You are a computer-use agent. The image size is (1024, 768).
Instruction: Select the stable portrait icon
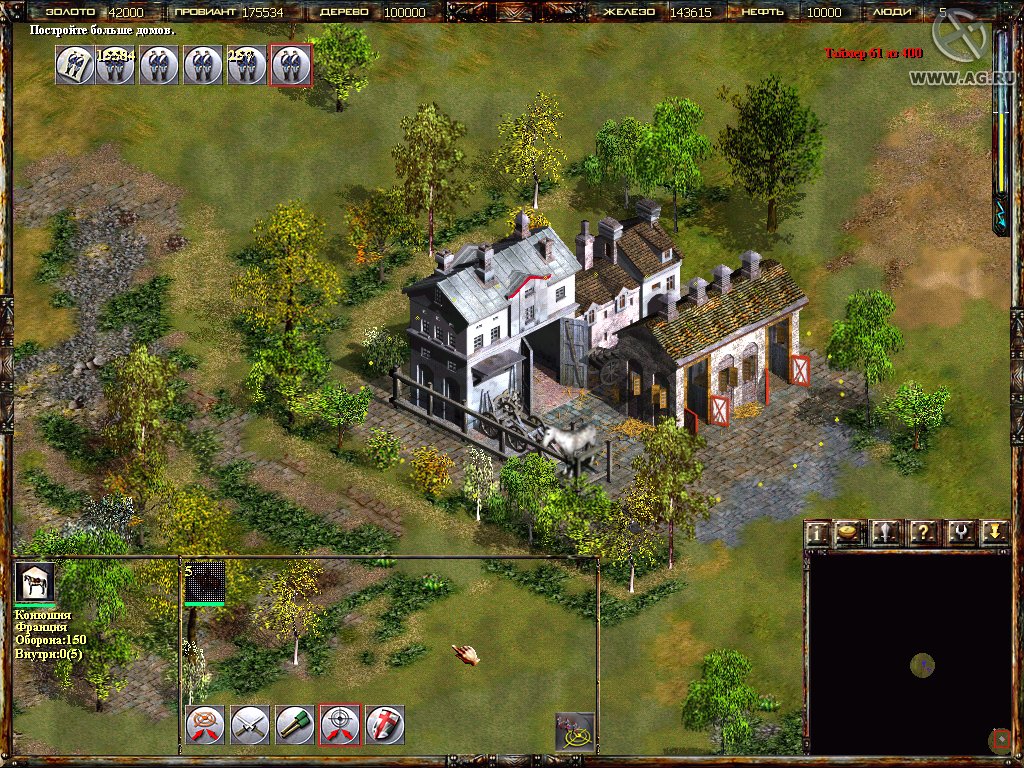click(x=34, y=582)
